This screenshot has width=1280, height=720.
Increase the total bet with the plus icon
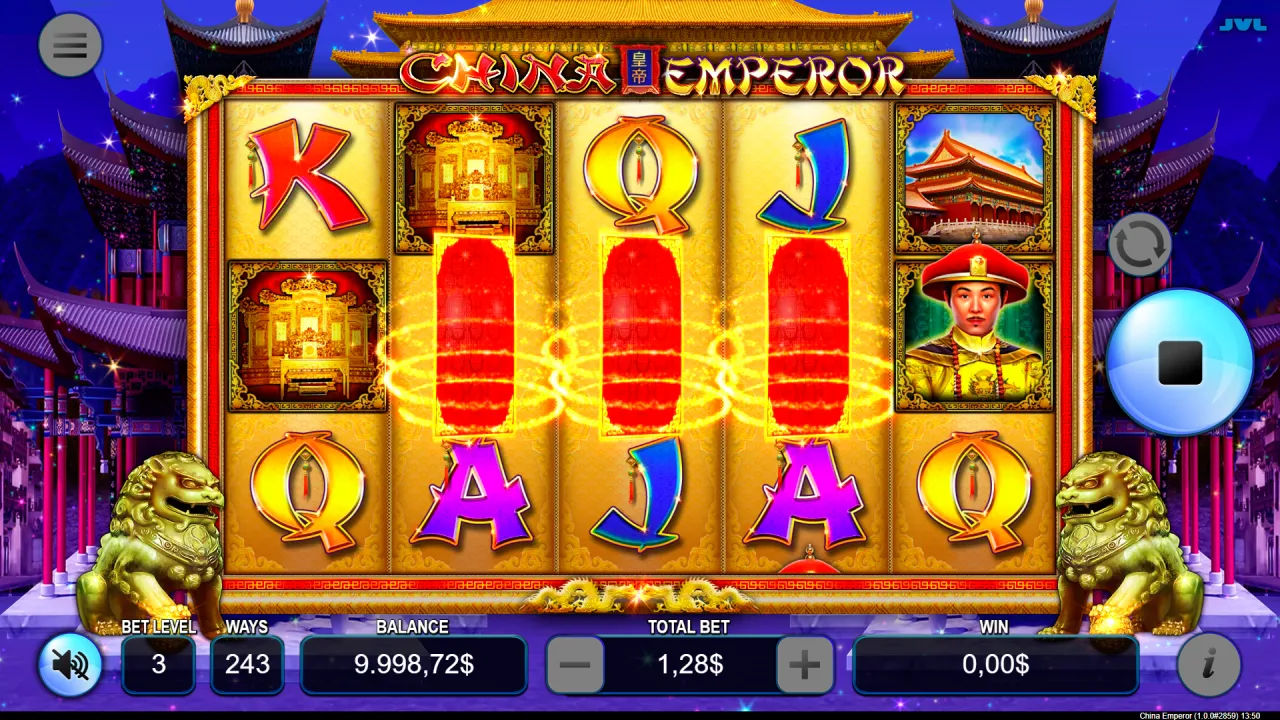coord(805,663)
